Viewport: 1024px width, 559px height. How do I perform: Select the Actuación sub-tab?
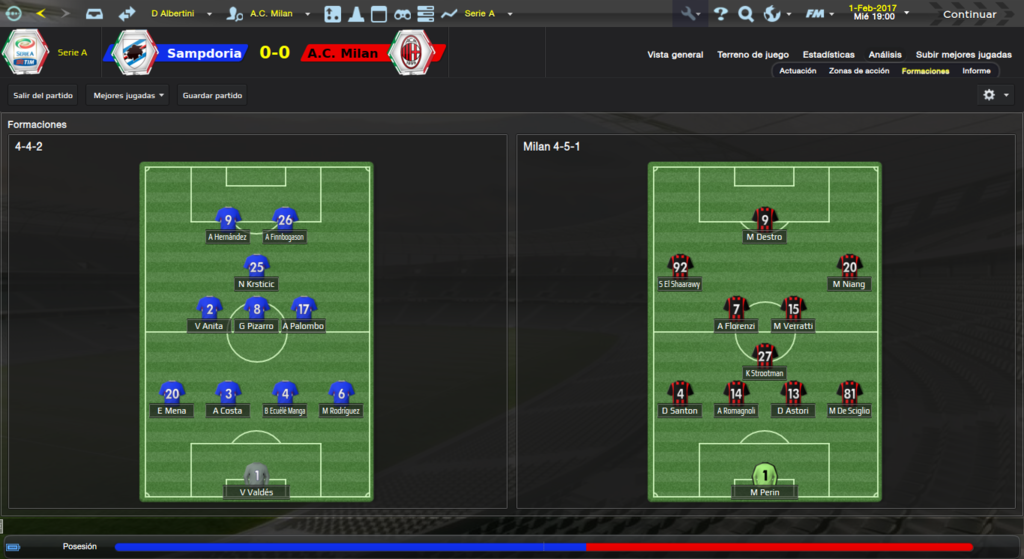coord(798,71)
